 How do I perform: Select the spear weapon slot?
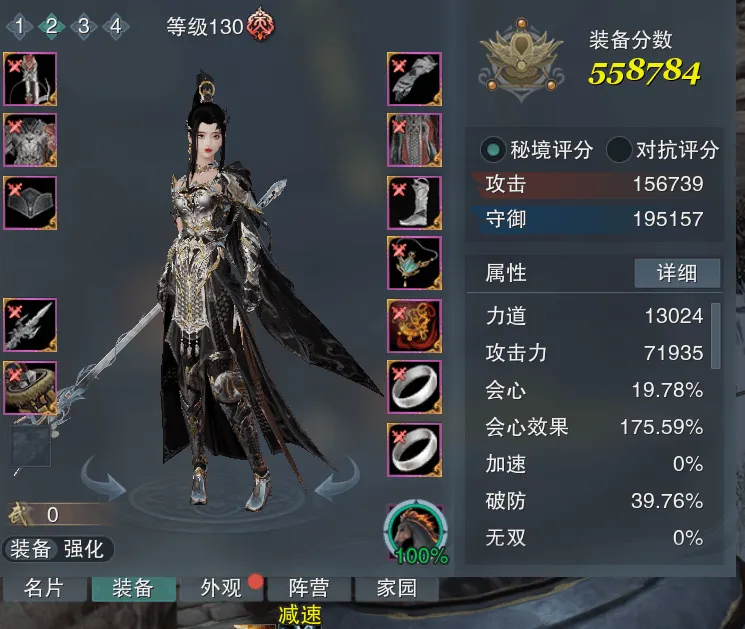[30, 324]
